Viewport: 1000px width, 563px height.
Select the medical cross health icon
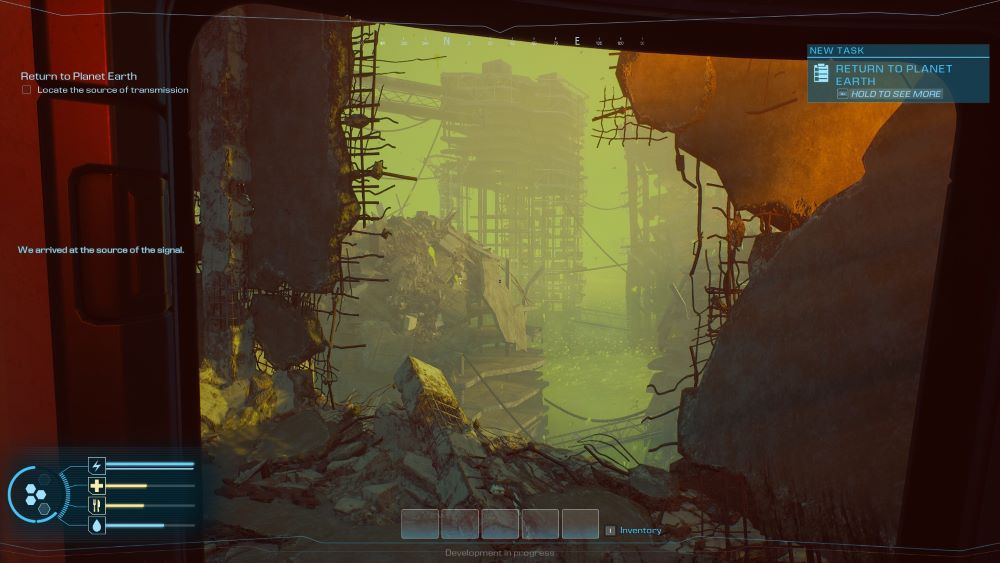coord(97,486)
